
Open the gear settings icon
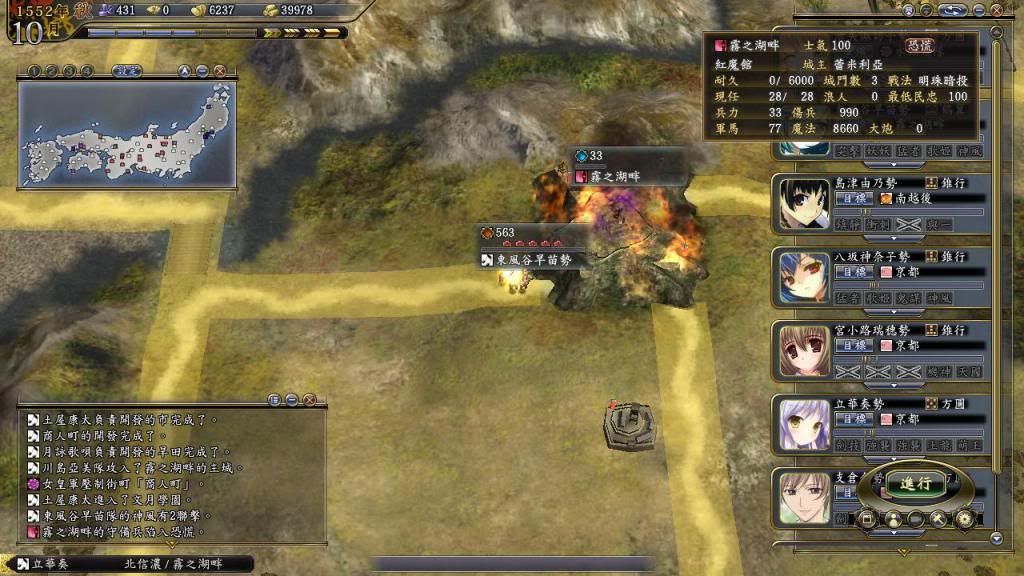pyautogui.click(x=964, y=519)
